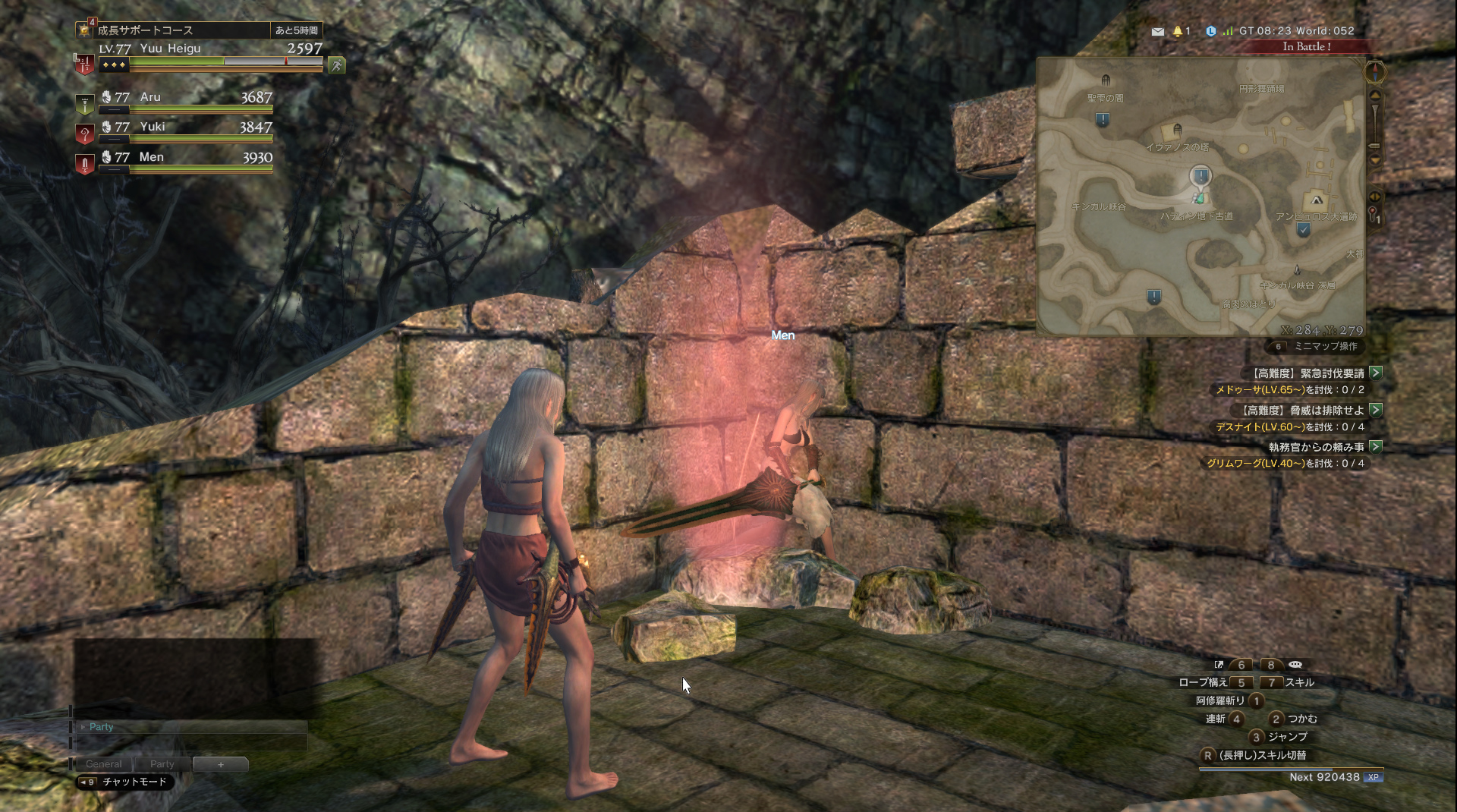
Task: Add a new chat tab
Action: (220, 764)
